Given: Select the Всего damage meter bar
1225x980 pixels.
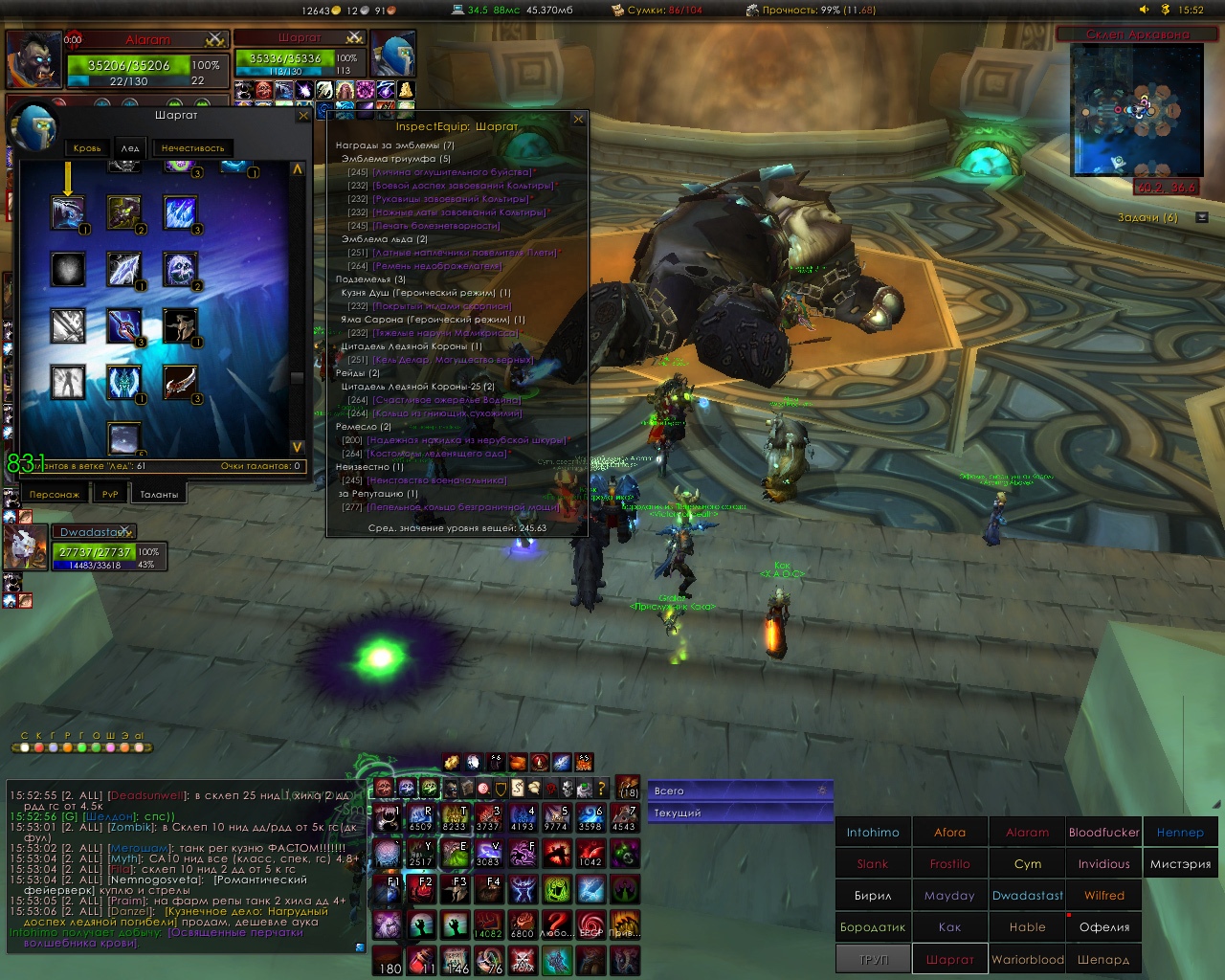Looking at the screenshot, I should (x=739, y=791).
